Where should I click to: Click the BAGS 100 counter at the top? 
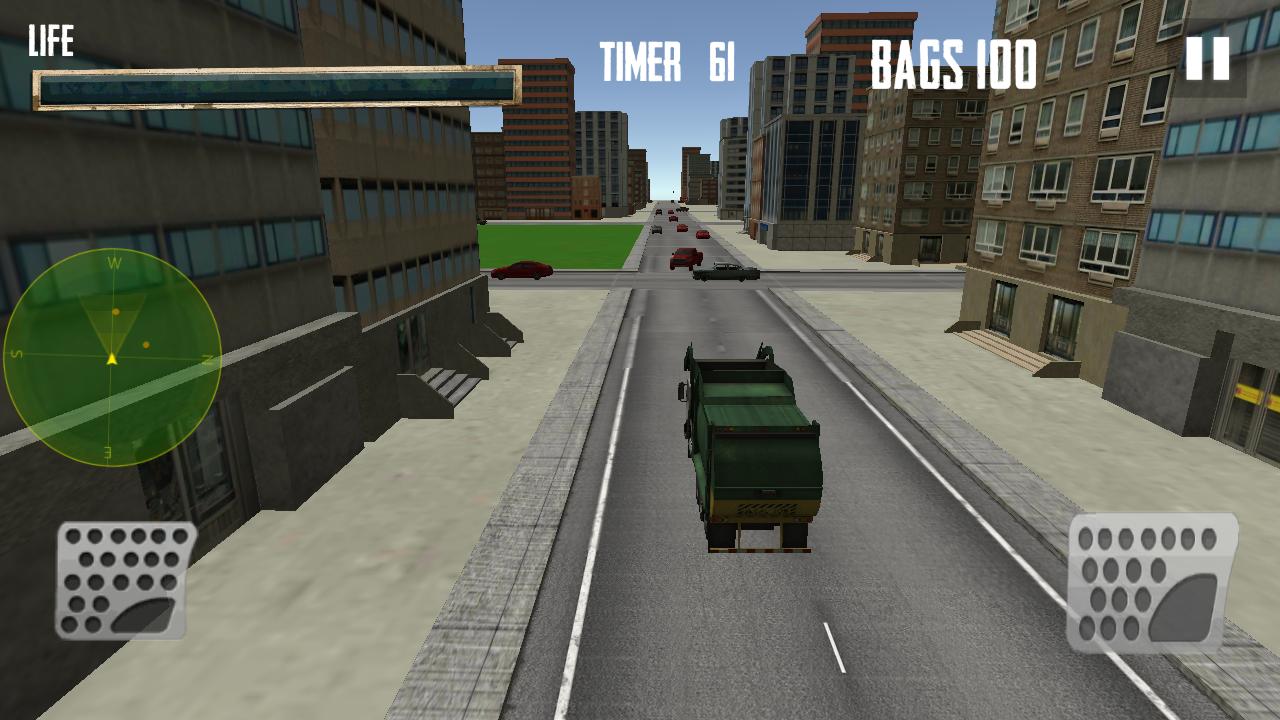[x=951, y=65]
